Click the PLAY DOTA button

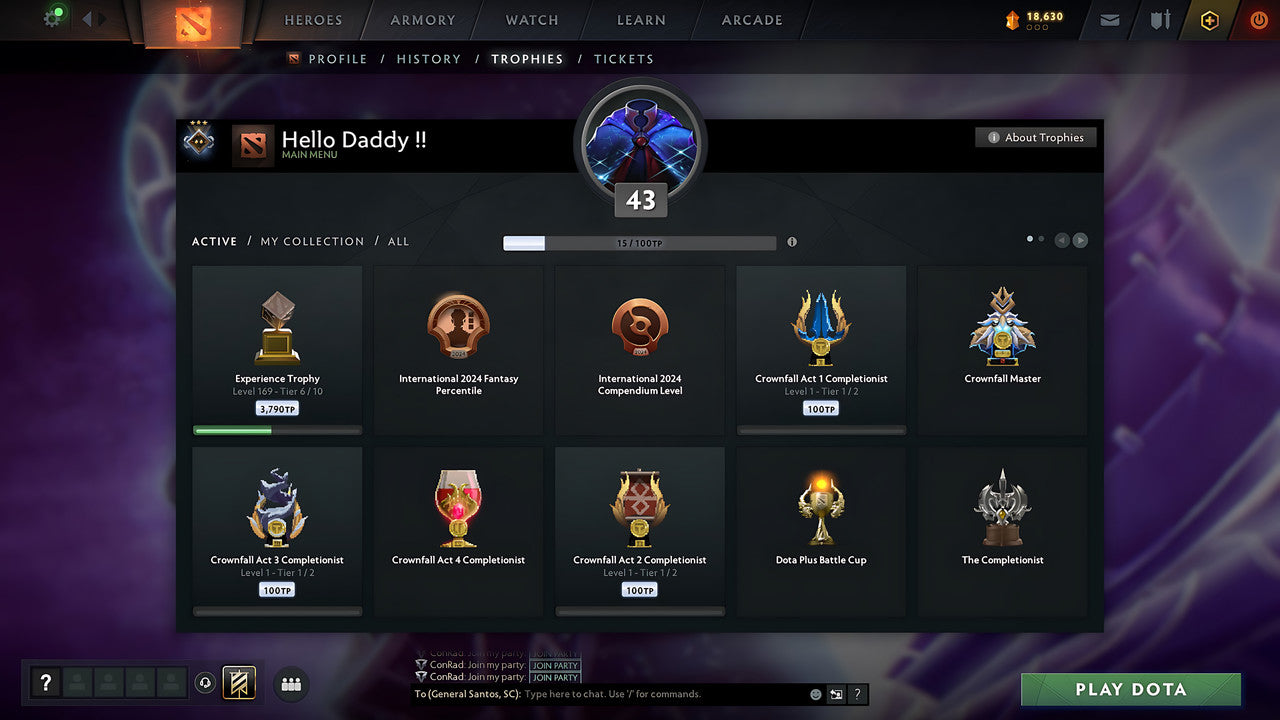click(1130, 689)
